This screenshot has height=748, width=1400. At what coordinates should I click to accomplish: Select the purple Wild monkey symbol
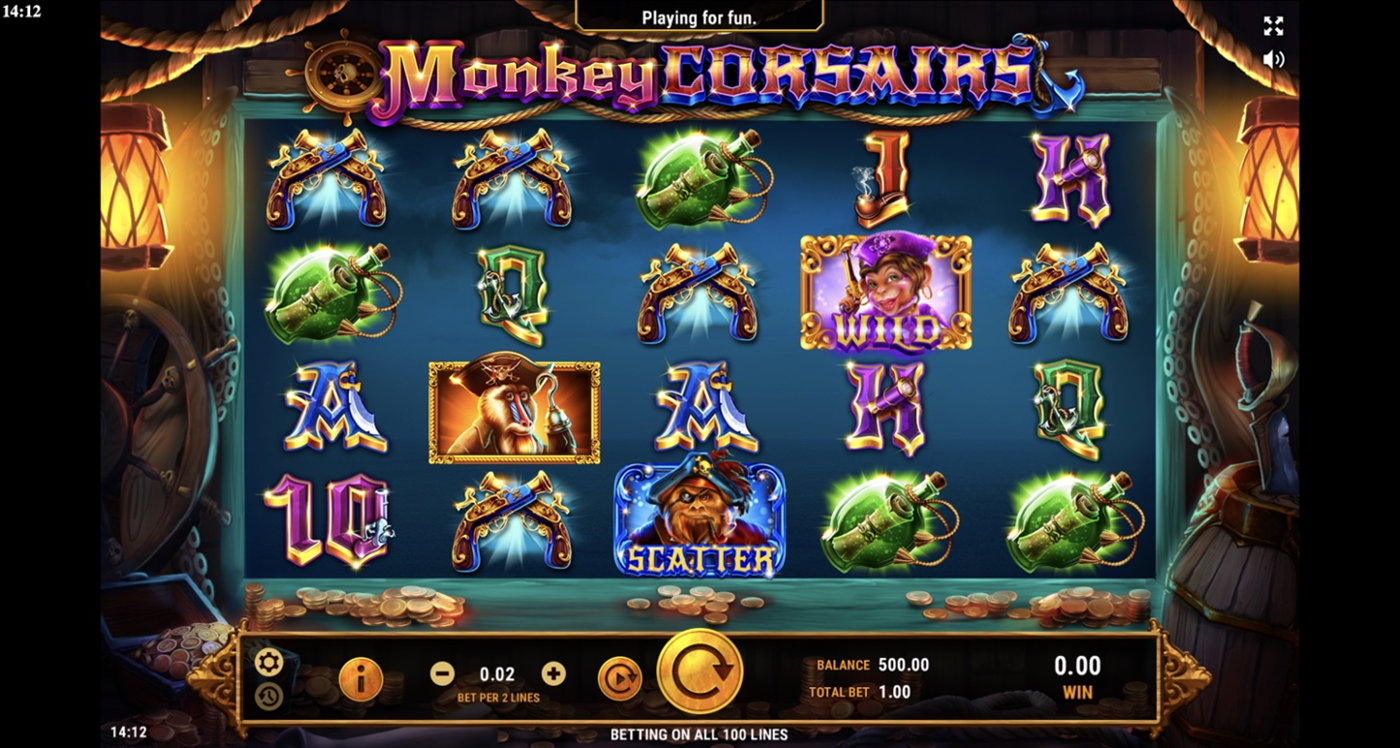[x=882, y=291]
